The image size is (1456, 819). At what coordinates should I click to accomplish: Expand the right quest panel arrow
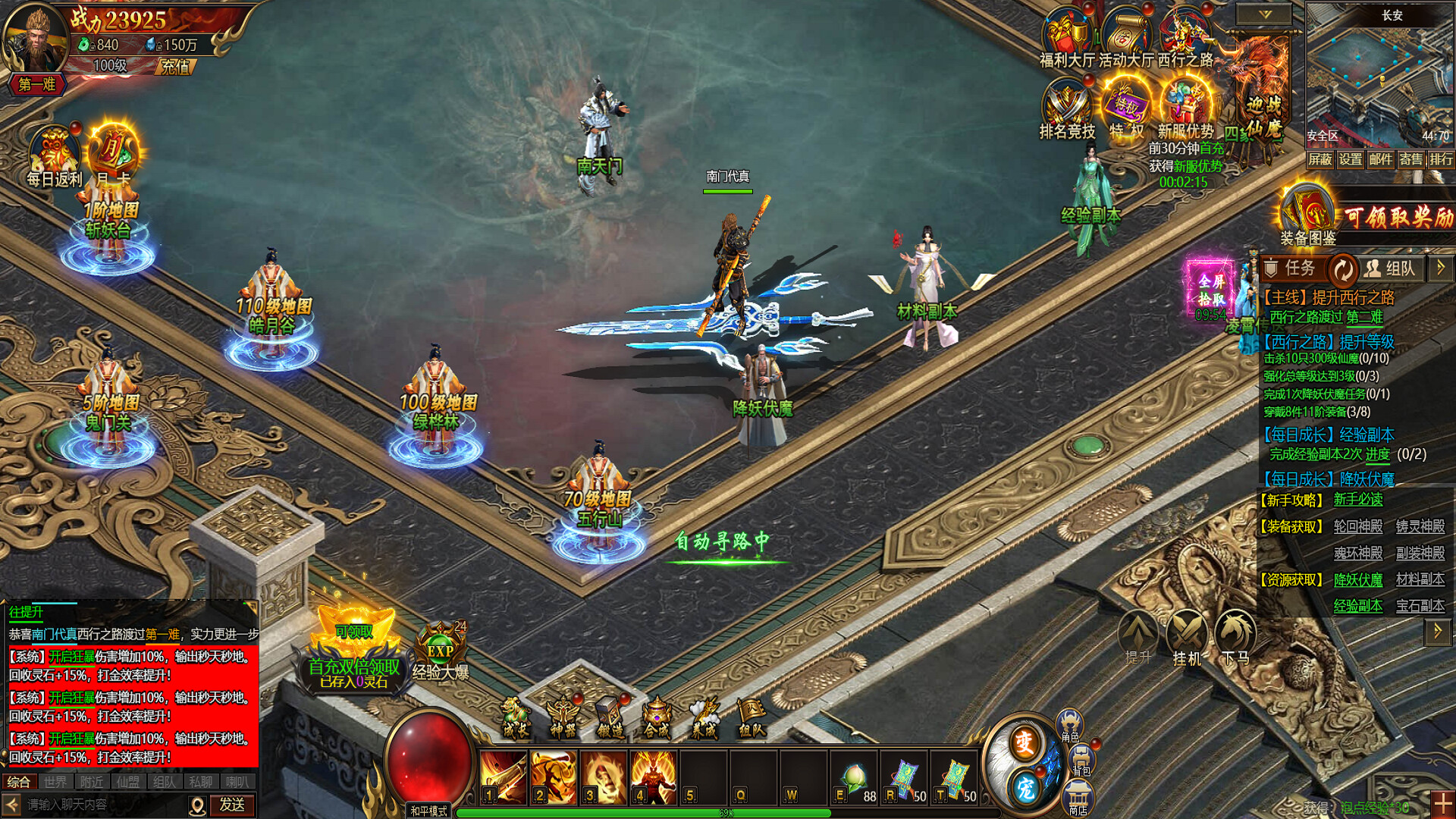[1440, 268]
